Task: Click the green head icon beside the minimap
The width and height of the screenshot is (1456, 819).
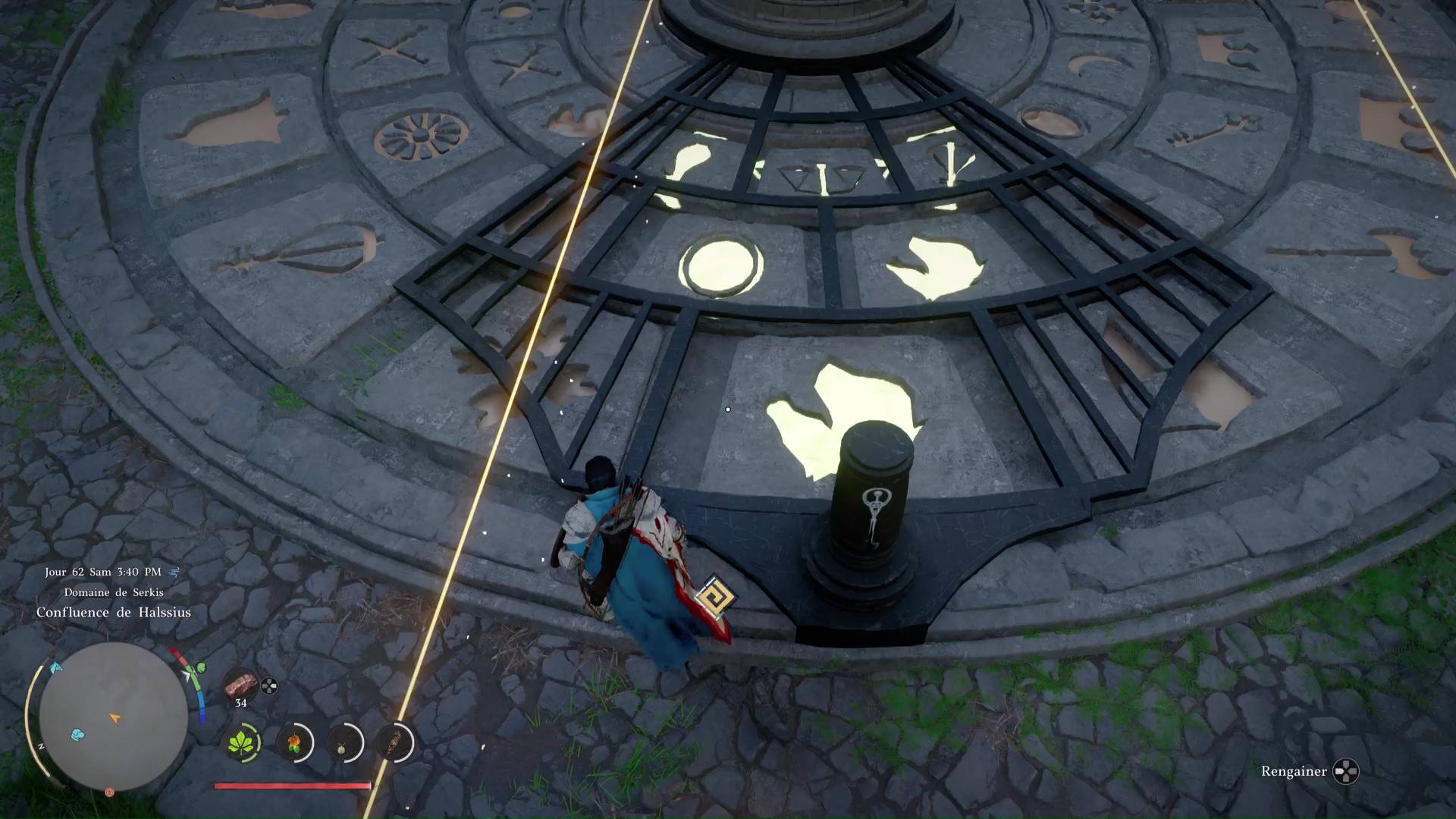Action: [x=201, y=668]
